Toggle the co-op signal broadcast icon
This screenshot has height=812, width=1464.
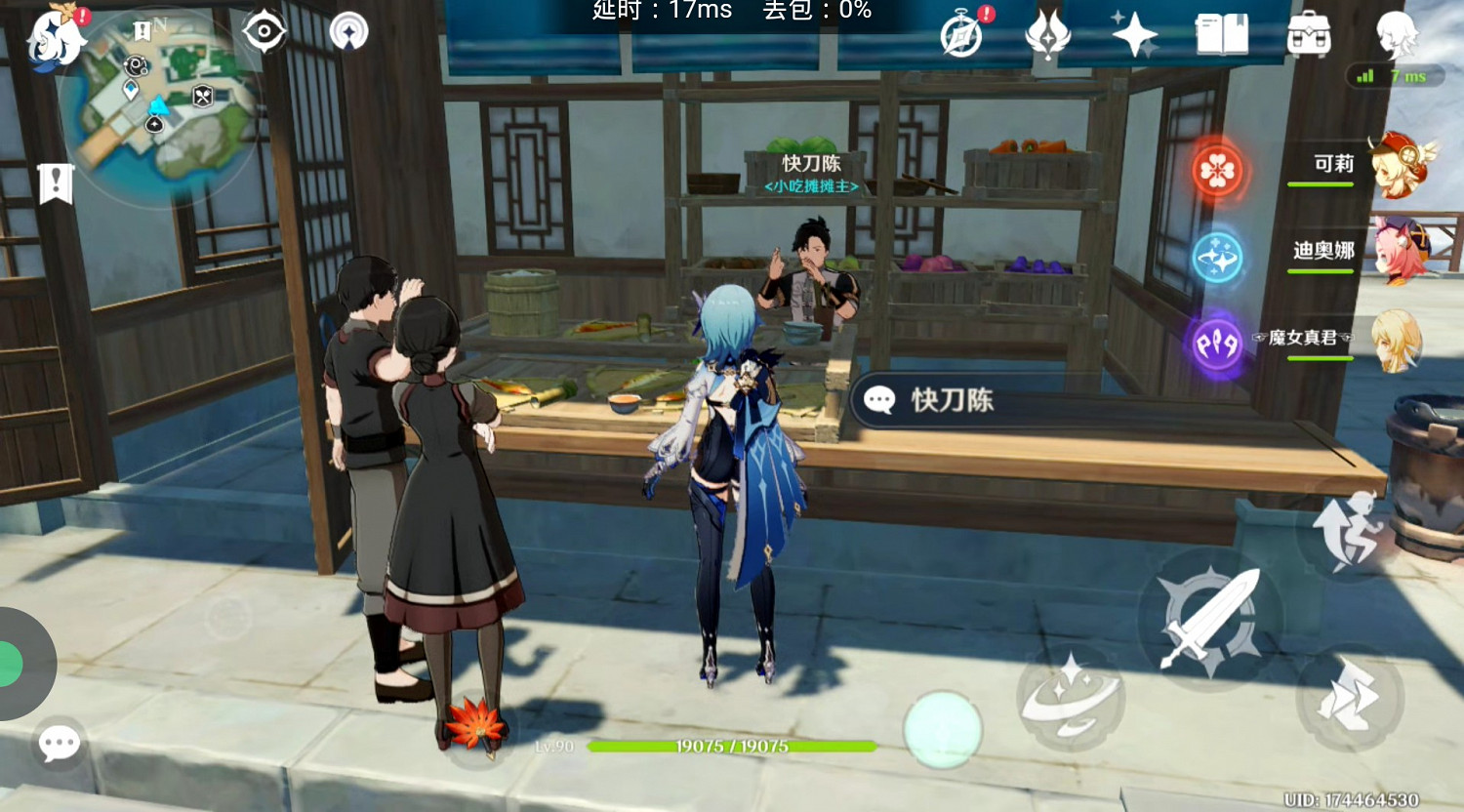[347, 32]
